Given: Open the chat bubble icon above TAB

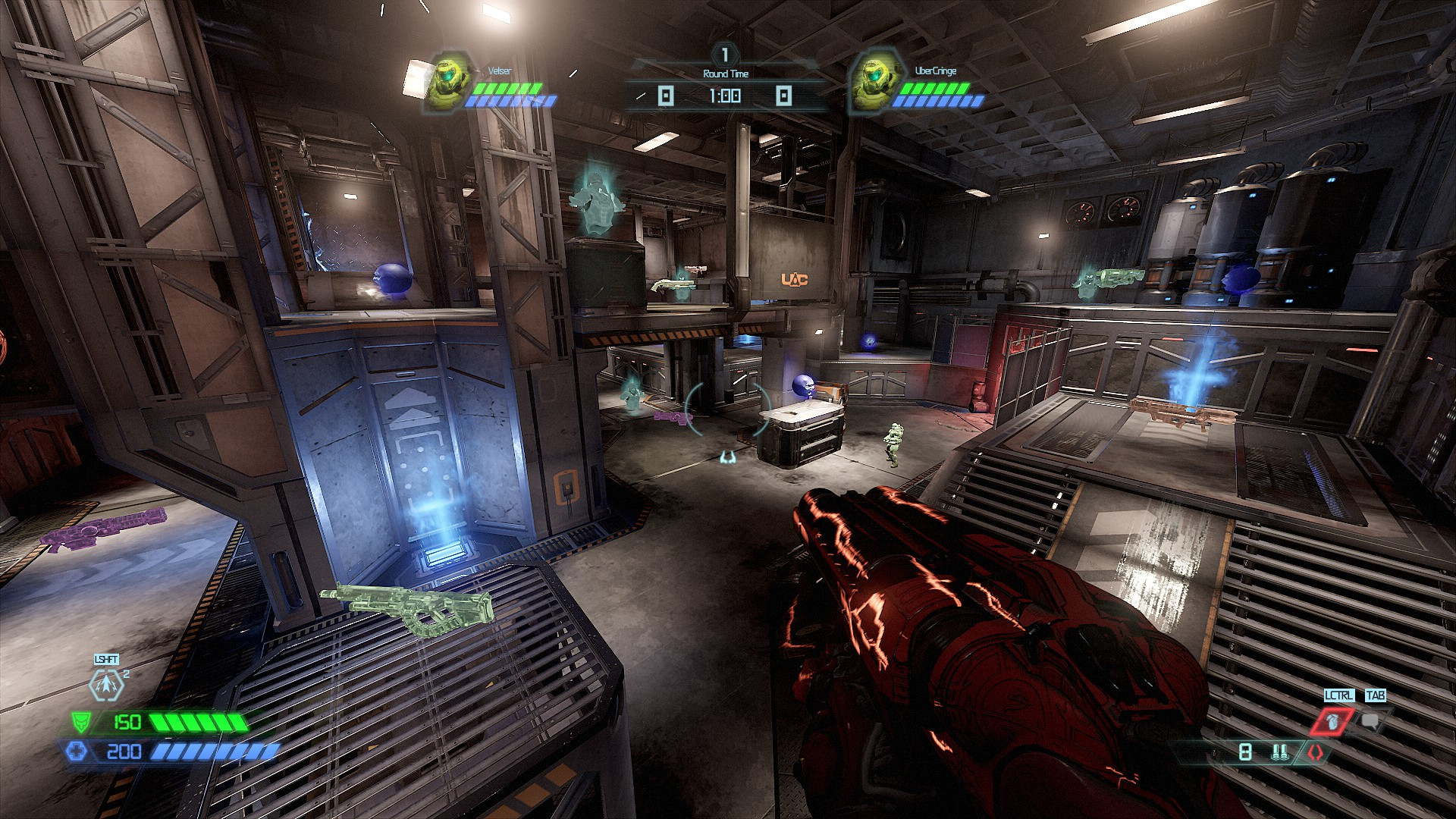Looking at the screenshot, I should pos(1370,720).
